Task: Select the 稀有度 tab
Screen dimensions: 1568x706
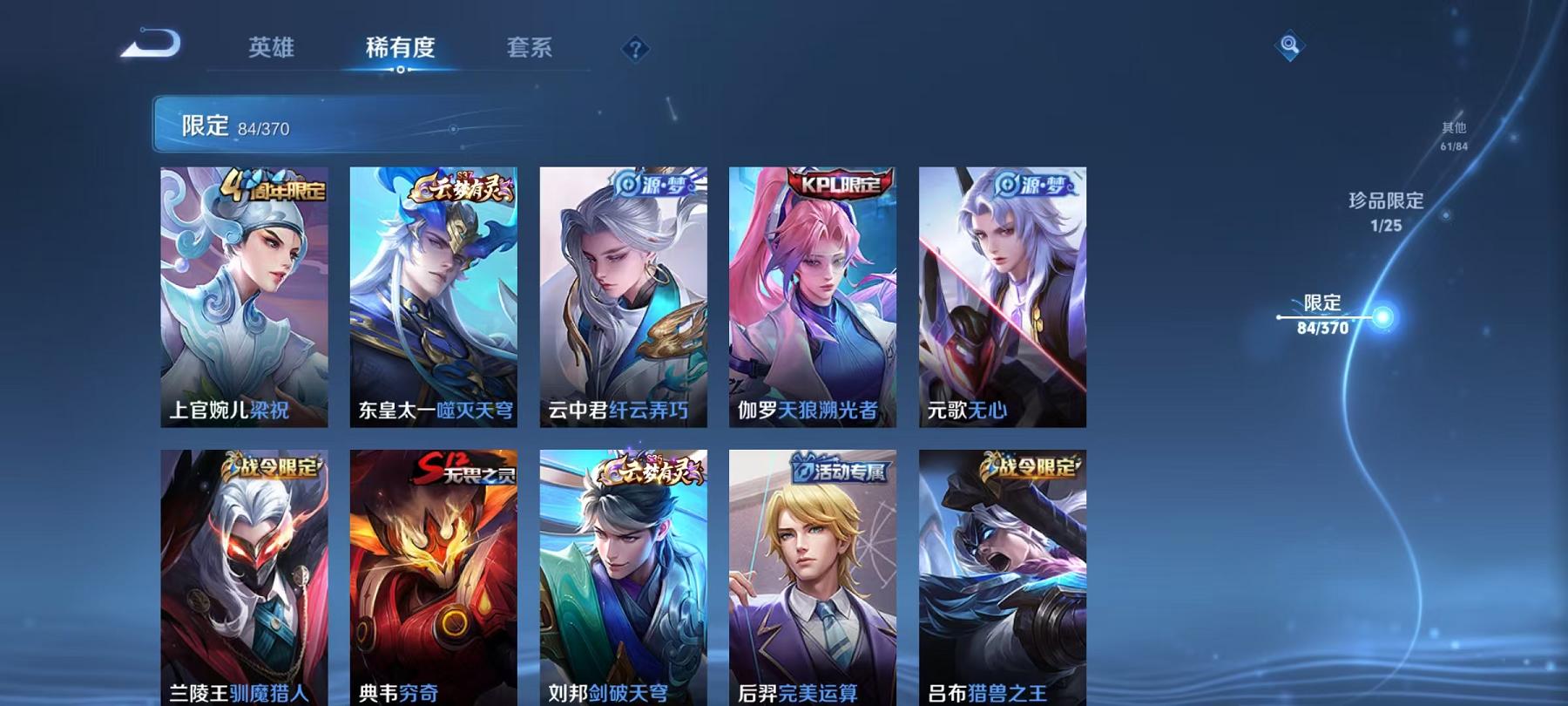Action: (x=401, y=50)
